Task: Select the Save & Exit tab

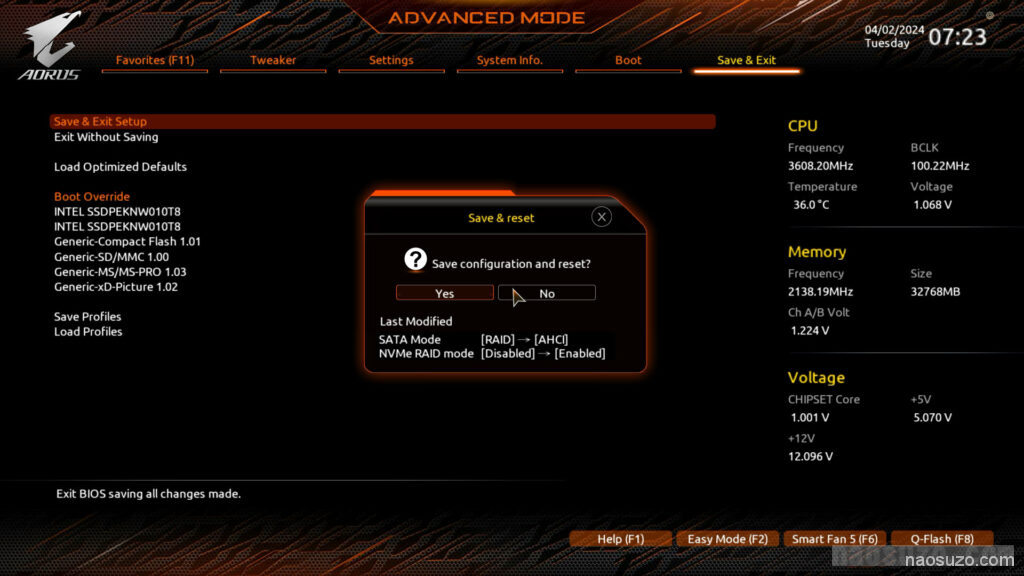Action: point(746,60)
